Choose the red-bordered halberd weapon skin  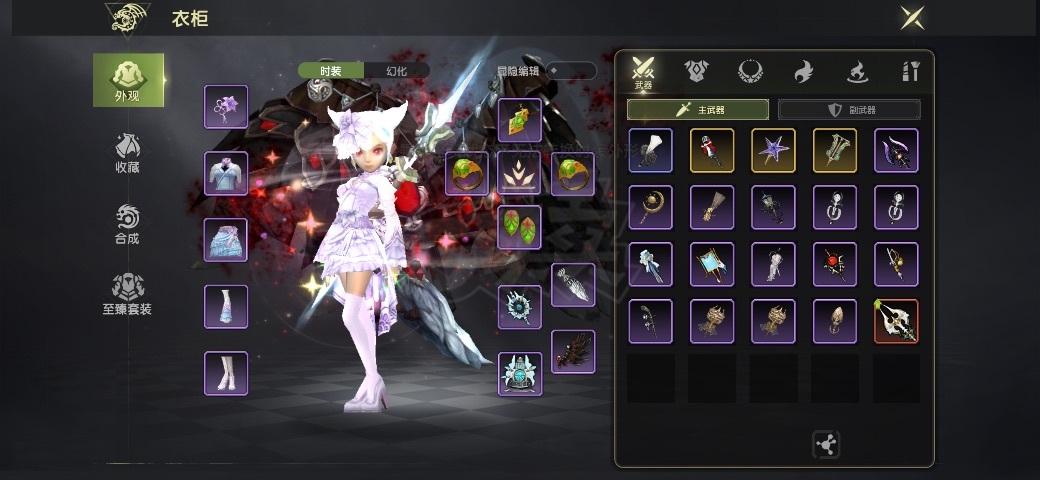896,322
